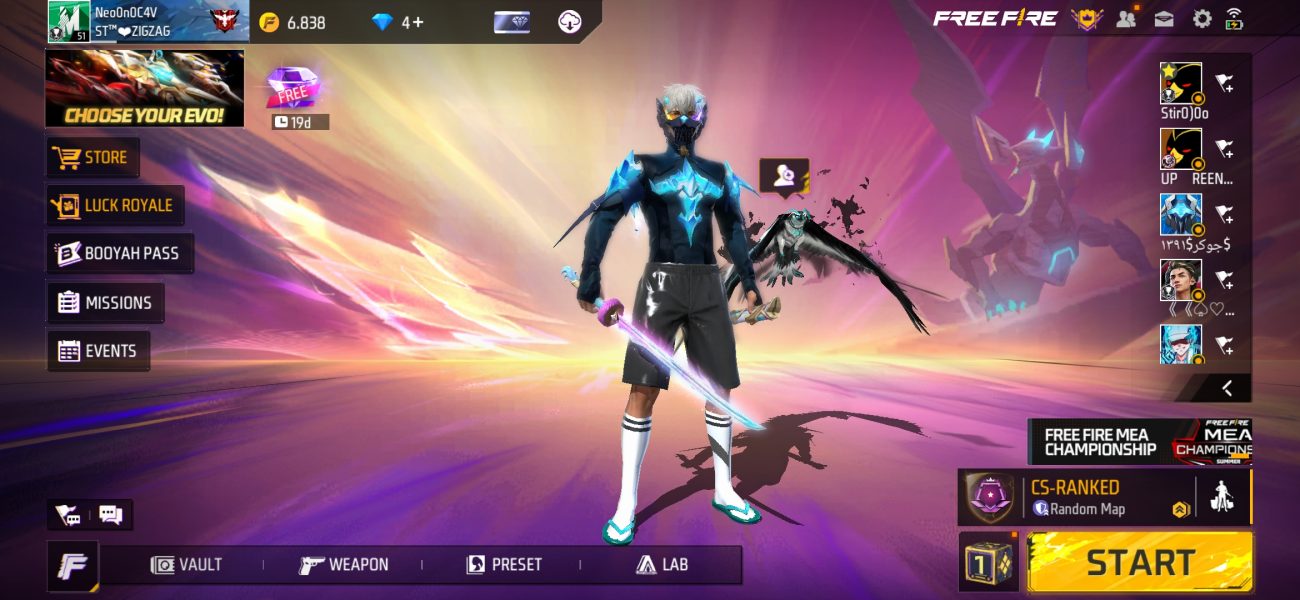This screenshot has height=600, width=1300.
Task: Open the Lab tab
Action: [662, 565]
